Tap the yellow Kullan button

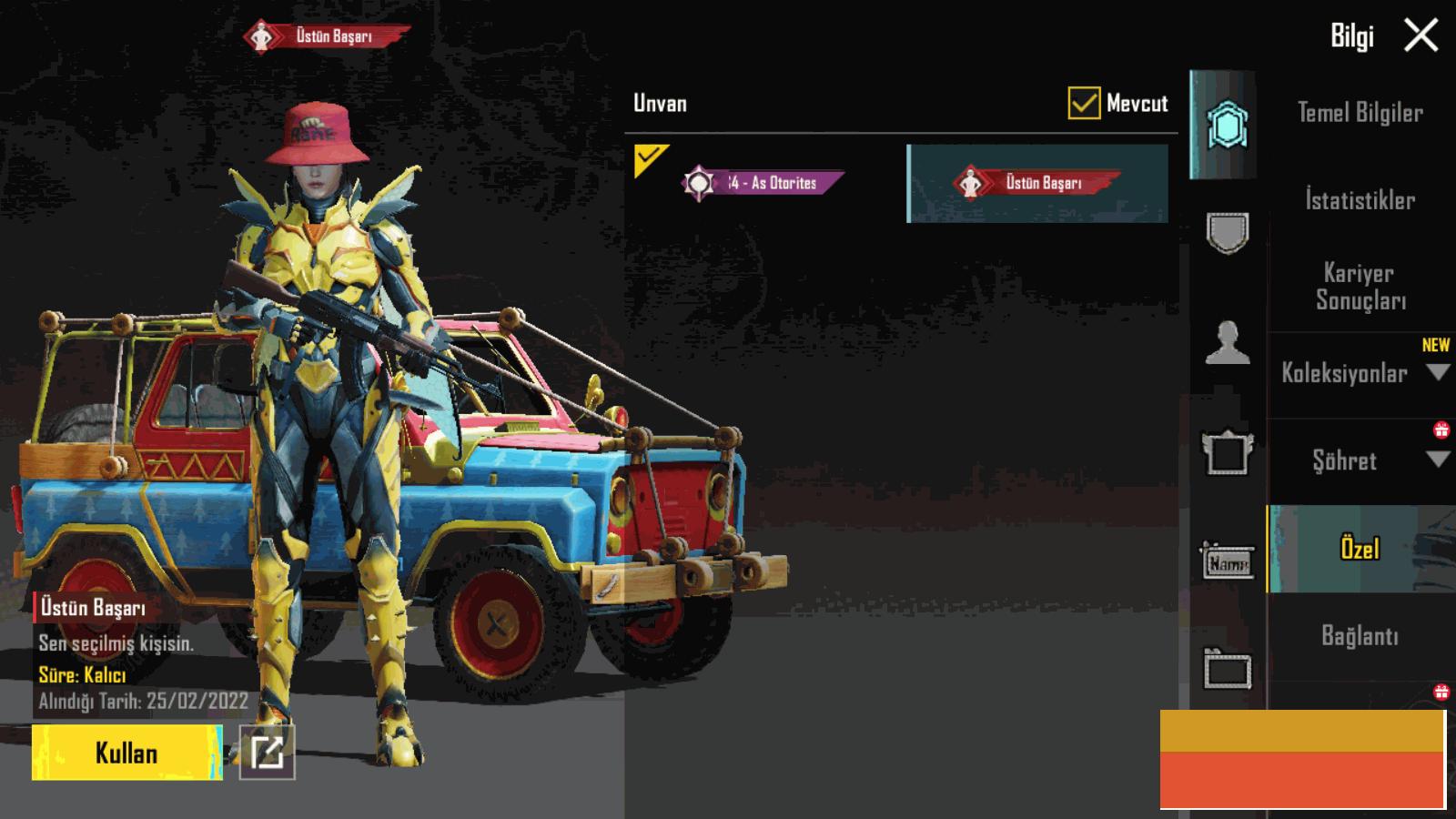click(x=126, y=753)
